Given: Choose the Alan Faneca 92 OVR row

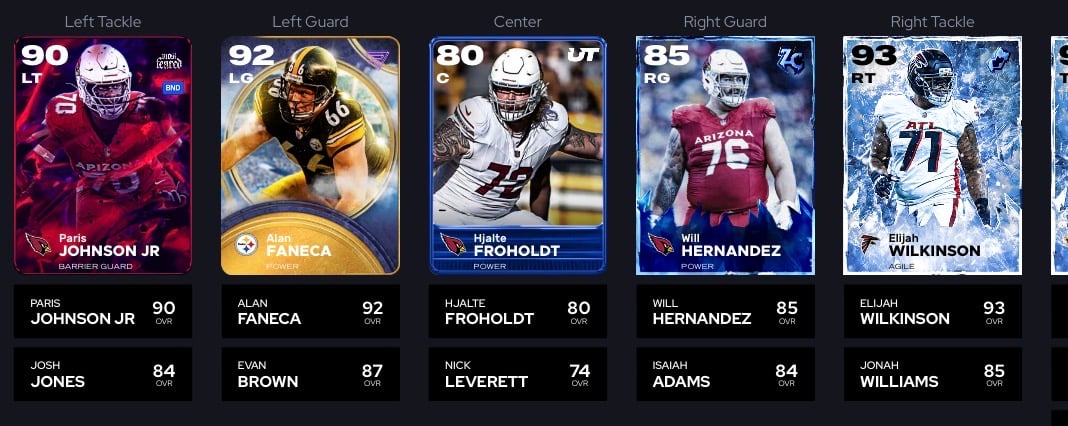Looking at the screenshot, I should [x=310, y=311].
